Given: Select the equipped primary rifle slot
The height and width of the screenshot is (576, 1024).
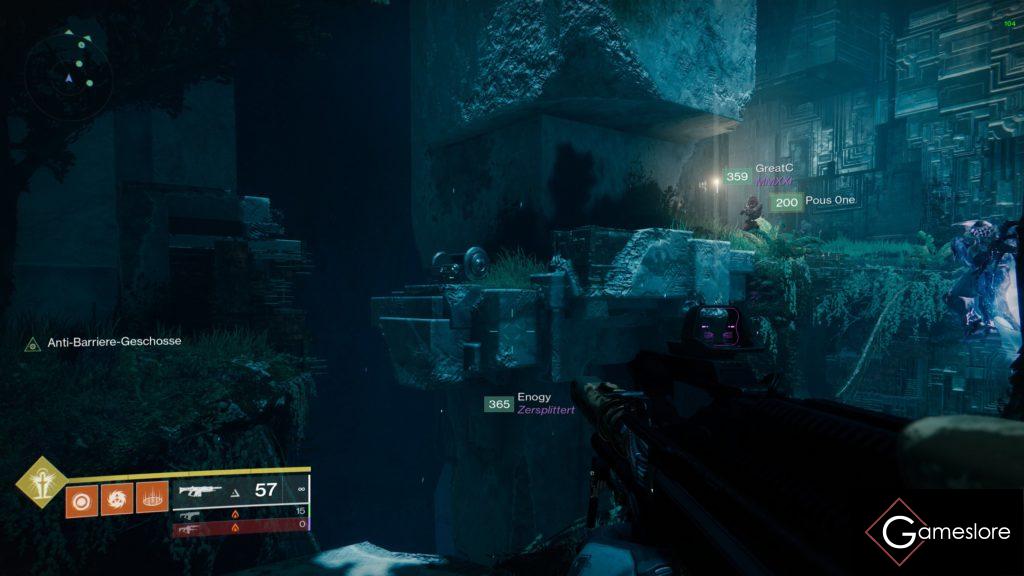Looking at the screenshot, I should point(240,490).
